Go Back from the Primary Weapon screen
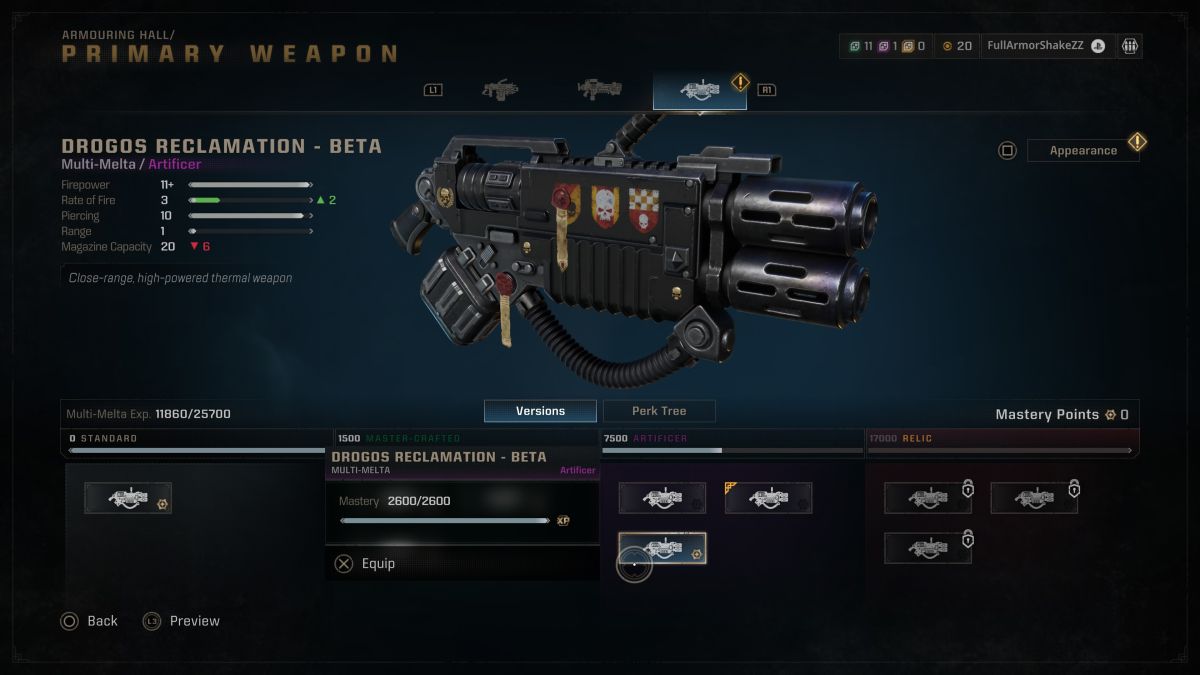1200x675 pixels. click(x=89, y=621)
